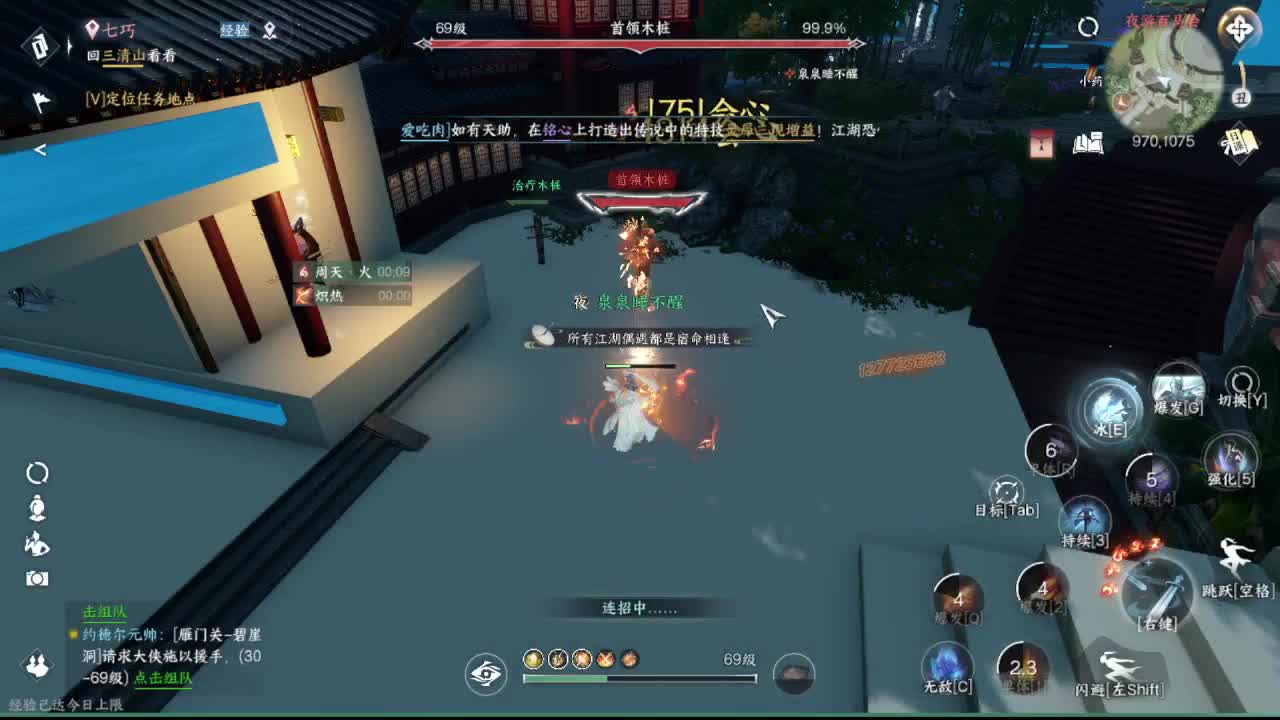
Task: Toggle the 切换[Y] weapon switch
Action: coord(1240,385)
